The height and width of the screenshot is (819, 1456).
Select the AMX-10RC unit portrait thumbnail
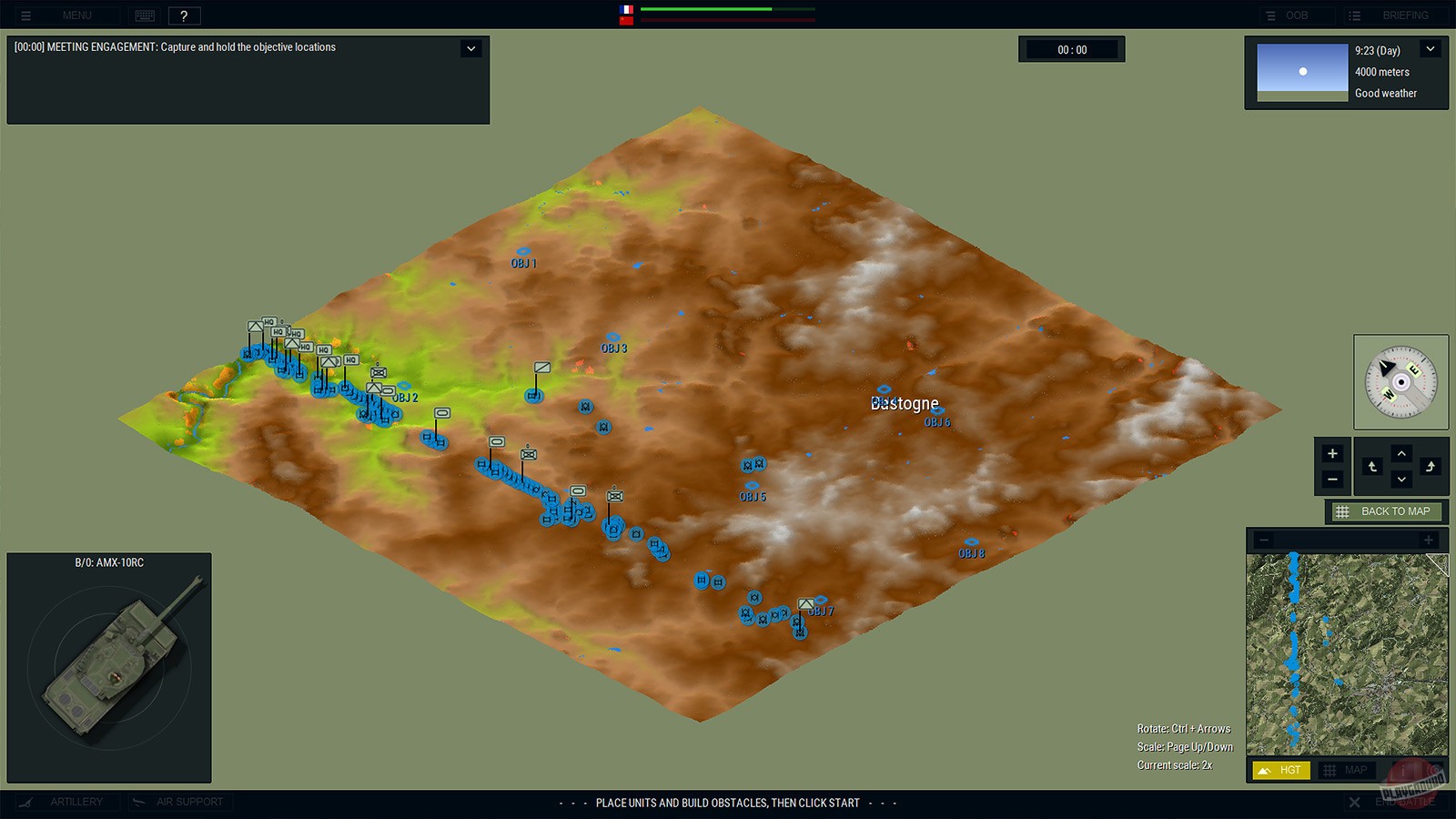point(109,673)
